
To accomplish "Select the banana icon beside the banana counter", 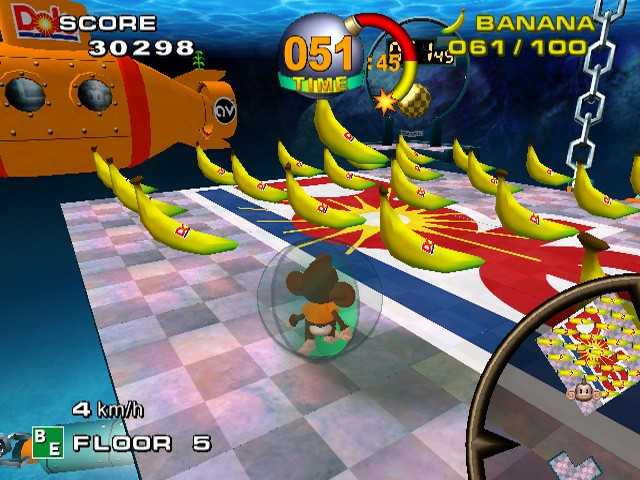I will (456, 20).
